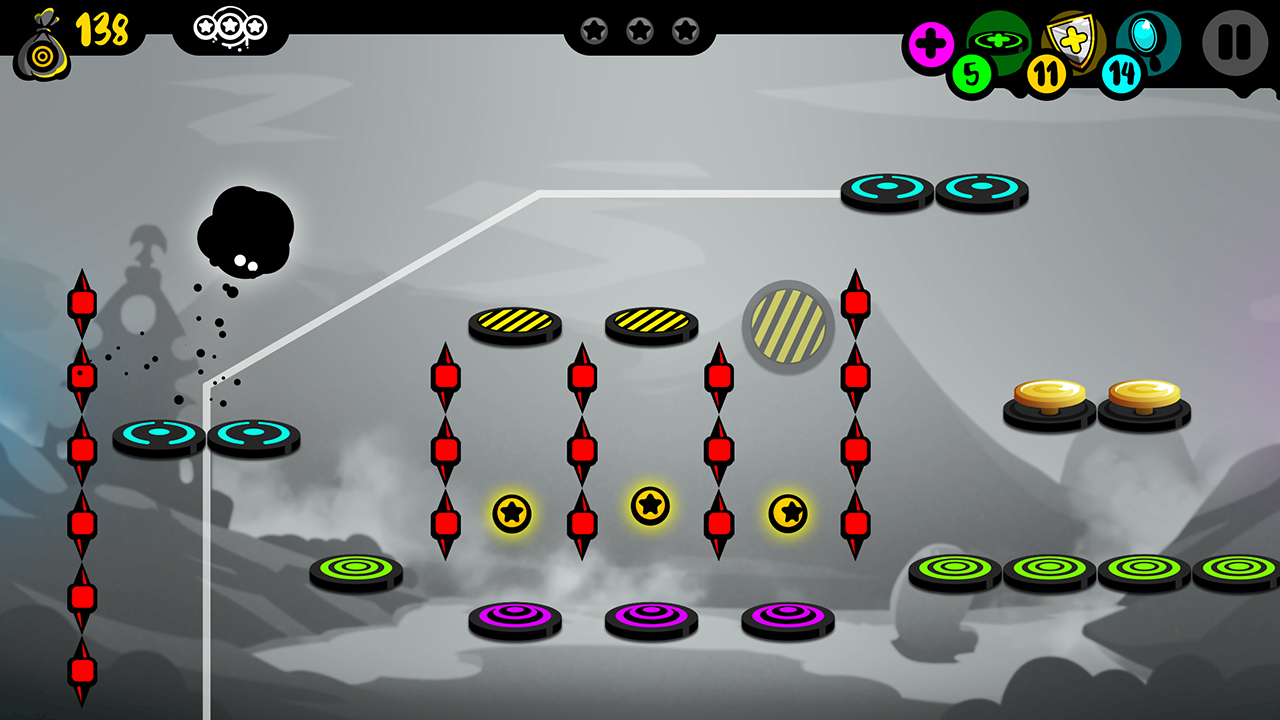This screenshot has width=1280, height=720.
Task: Use the green checkpoint power-up with count 5
Action: [996, 43]
